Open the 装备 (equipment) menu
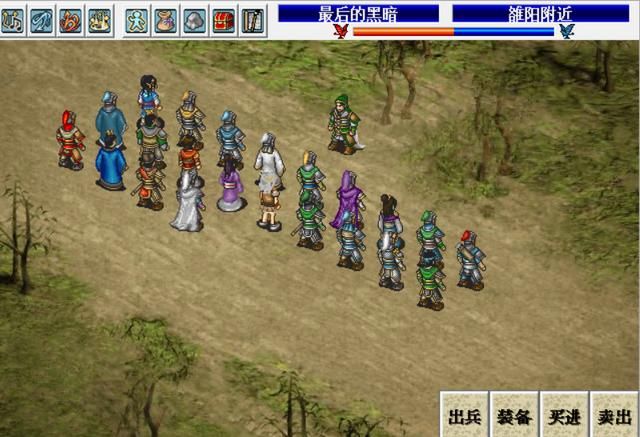Viewport: 640px width, 437px height. pyautogui.click(x=514, y=415)
